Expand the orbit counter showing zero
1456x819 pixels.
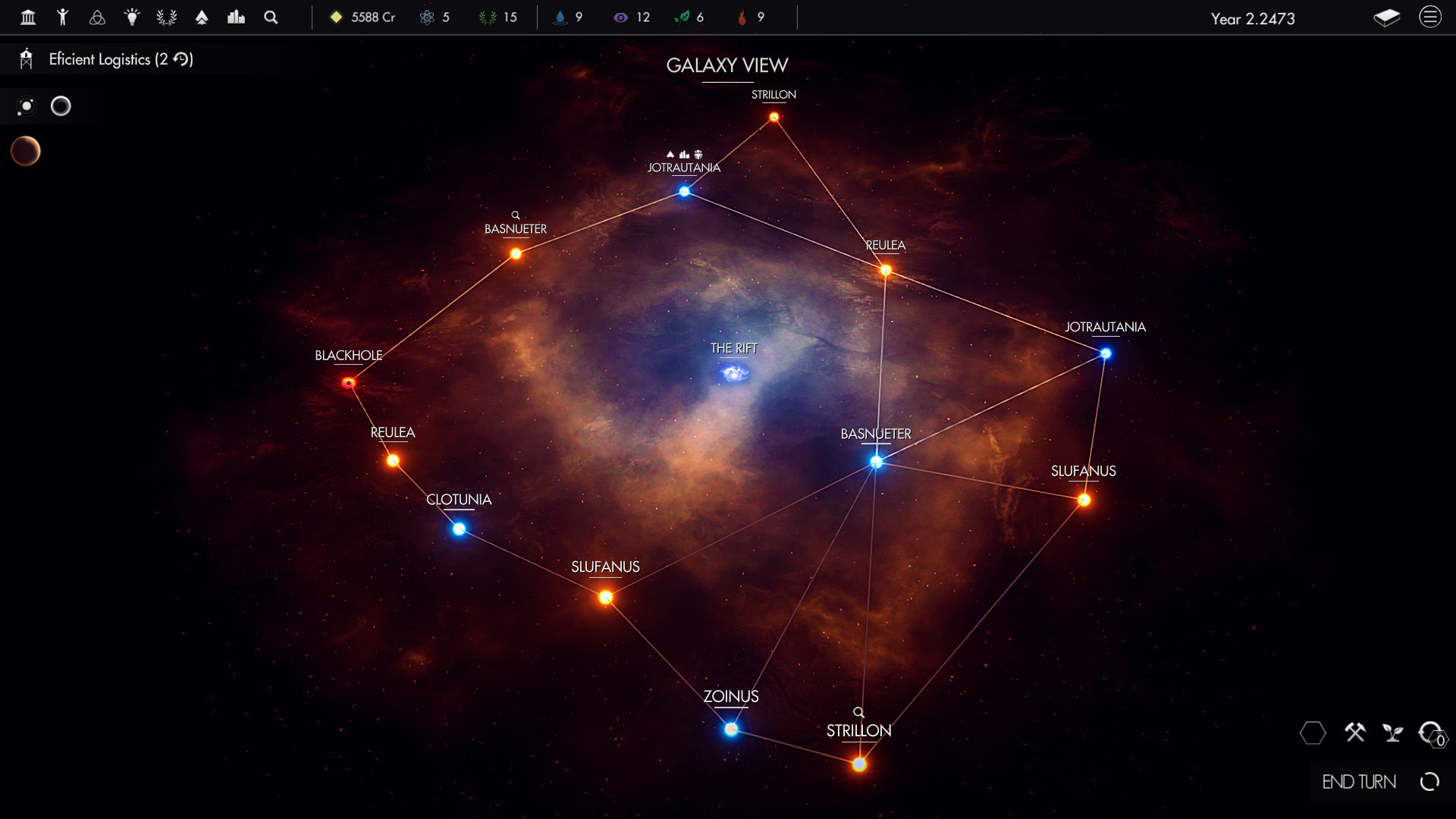pos(1432,734)
